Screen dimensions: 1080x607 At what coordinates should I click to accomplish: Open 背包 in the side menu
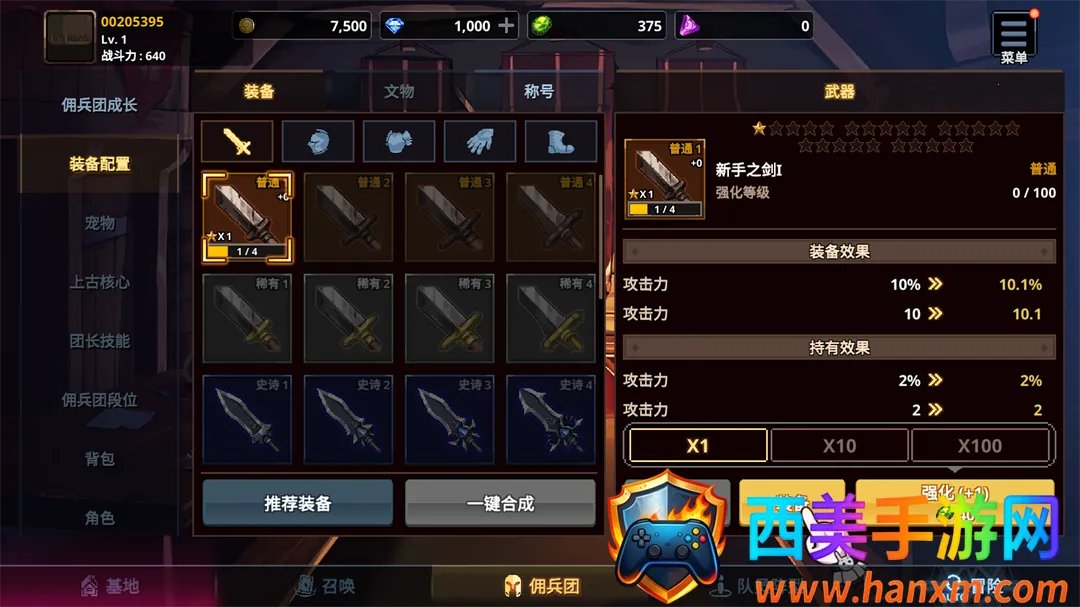click(99, 459)
